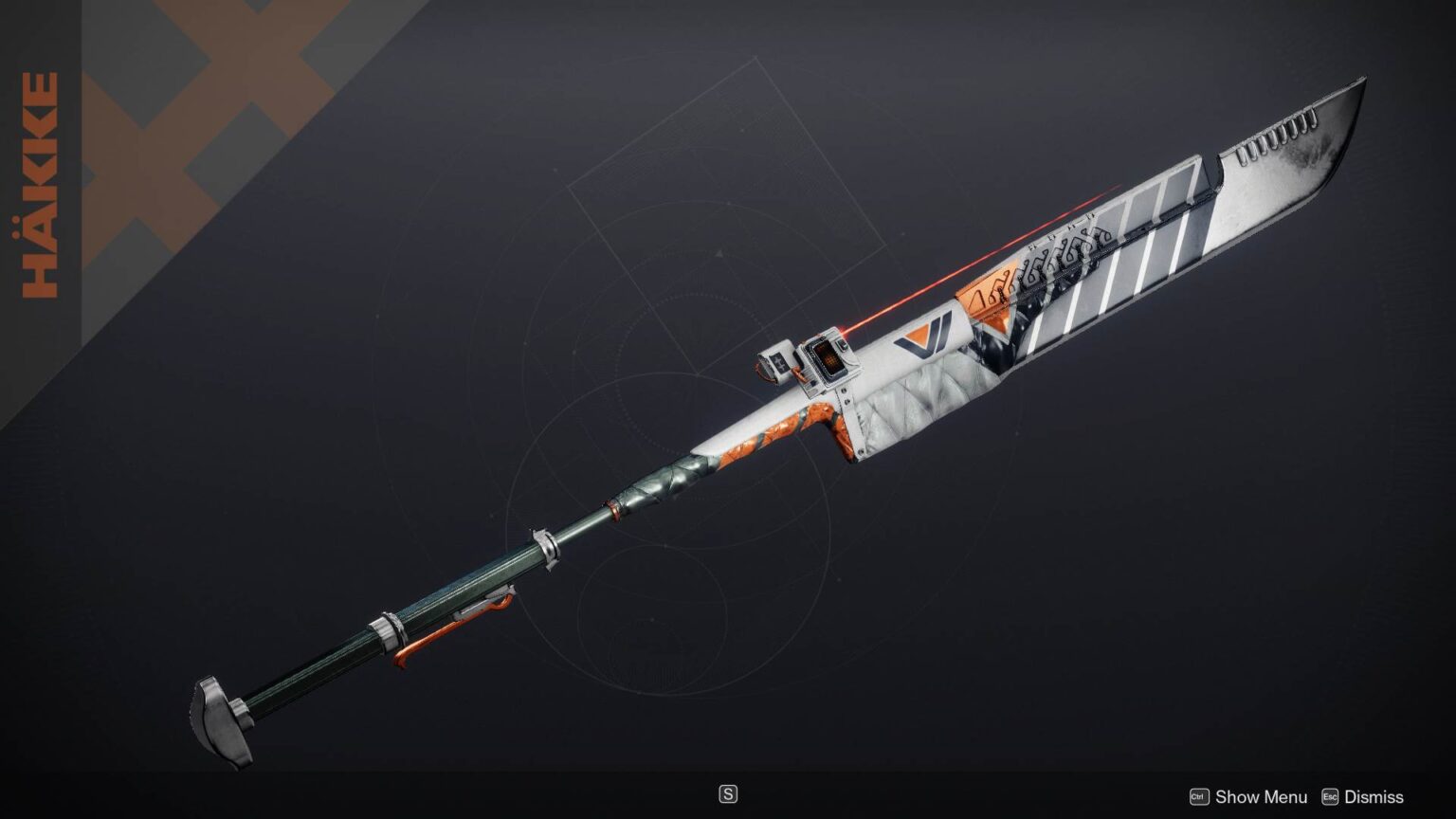Click the Esc key icon near Dismiss

[x=1331, y=797]
